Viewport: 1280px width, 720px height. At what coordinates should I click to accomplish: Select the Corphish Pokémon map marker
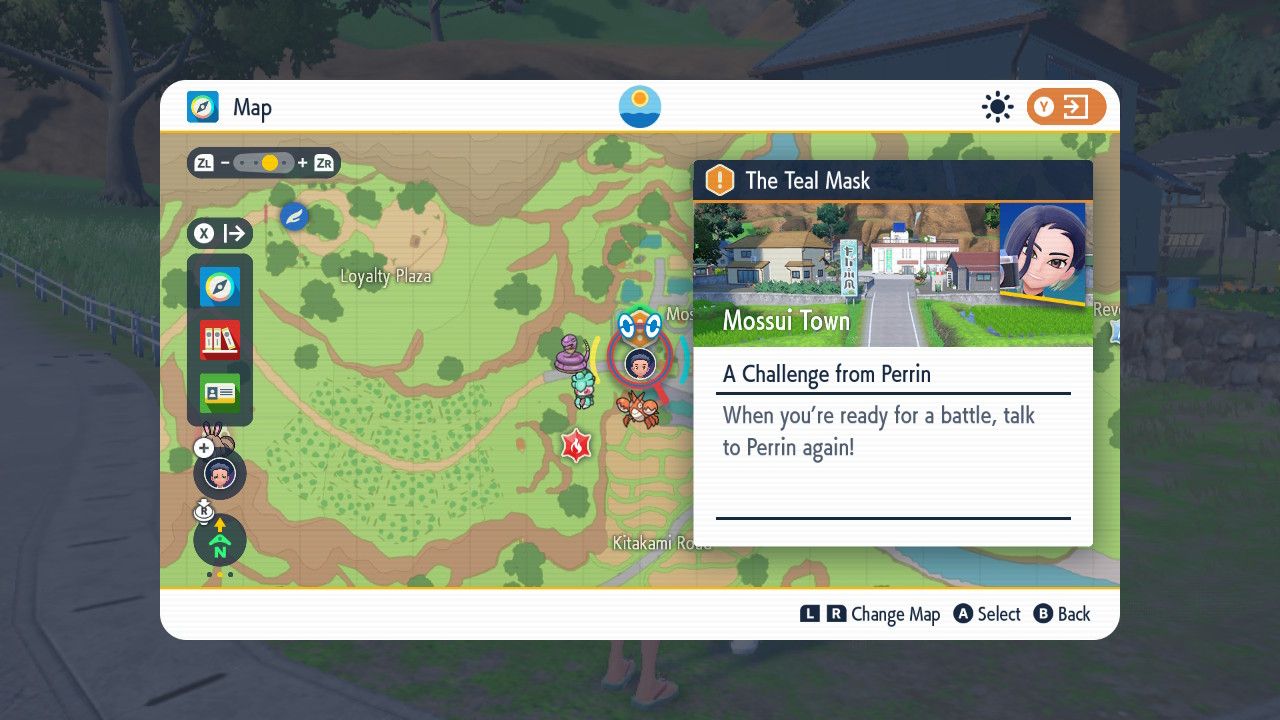click(x=636, y=408)
